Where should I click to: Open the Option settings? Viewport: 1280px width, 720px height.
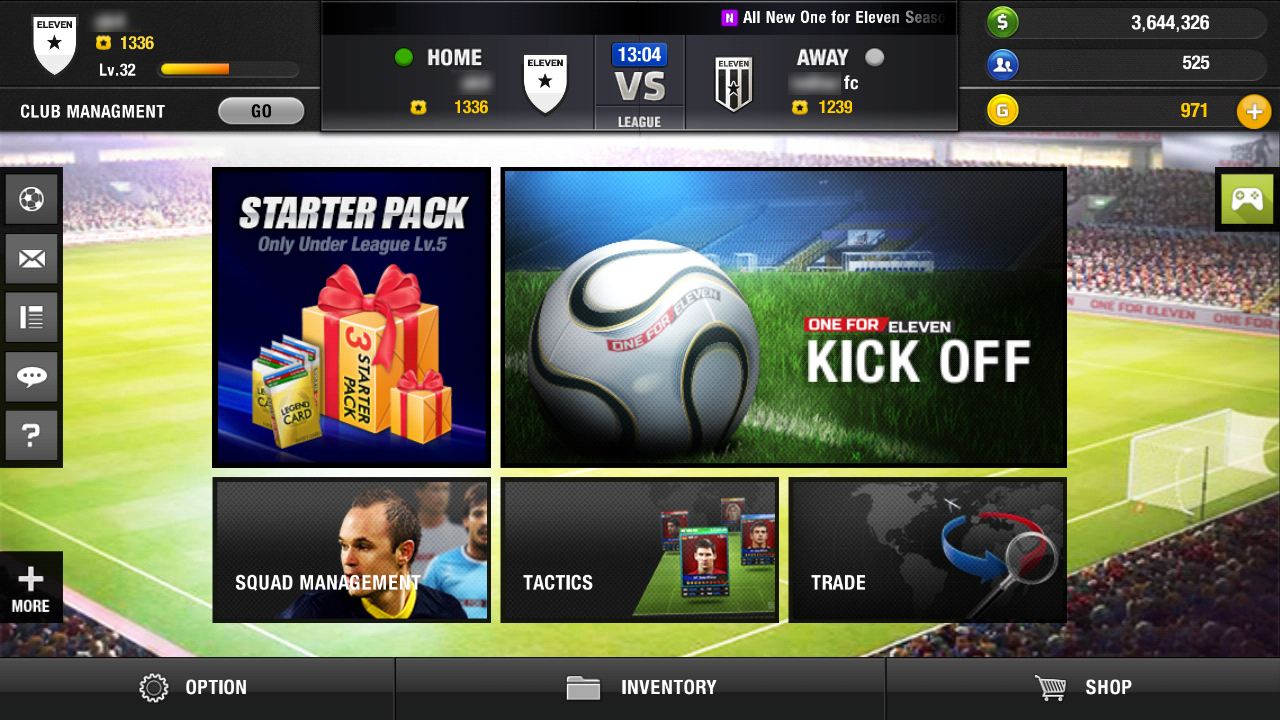pyautogui.click(x=196, y=688)
